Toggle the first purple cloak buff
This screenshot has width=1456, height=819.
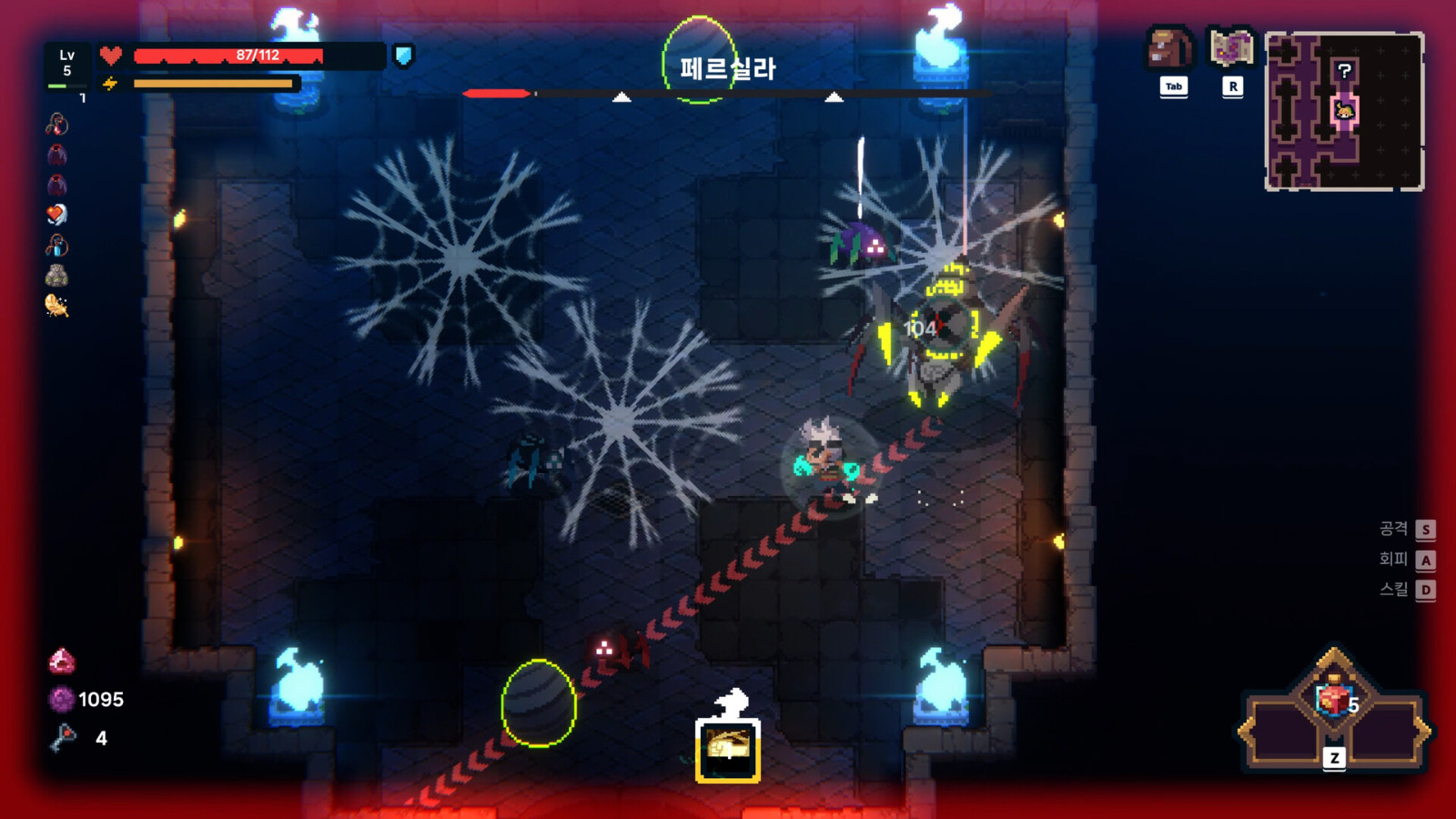(x=56, y=155)
